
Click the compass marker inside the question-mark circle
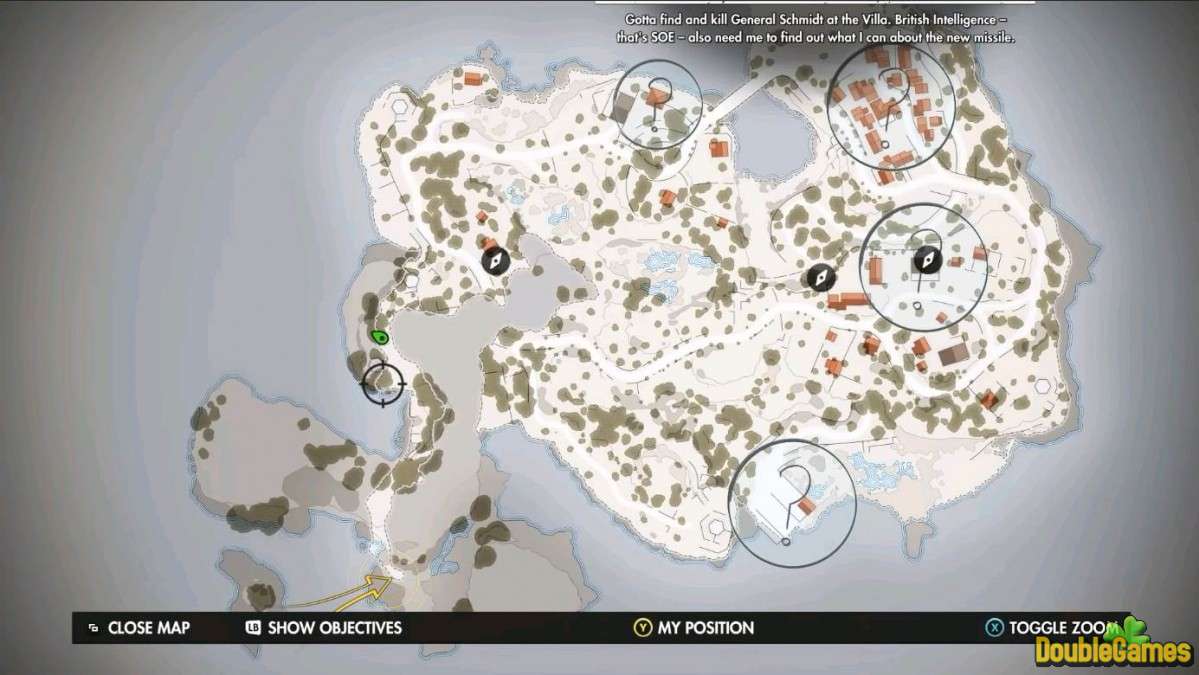[927, 261]
